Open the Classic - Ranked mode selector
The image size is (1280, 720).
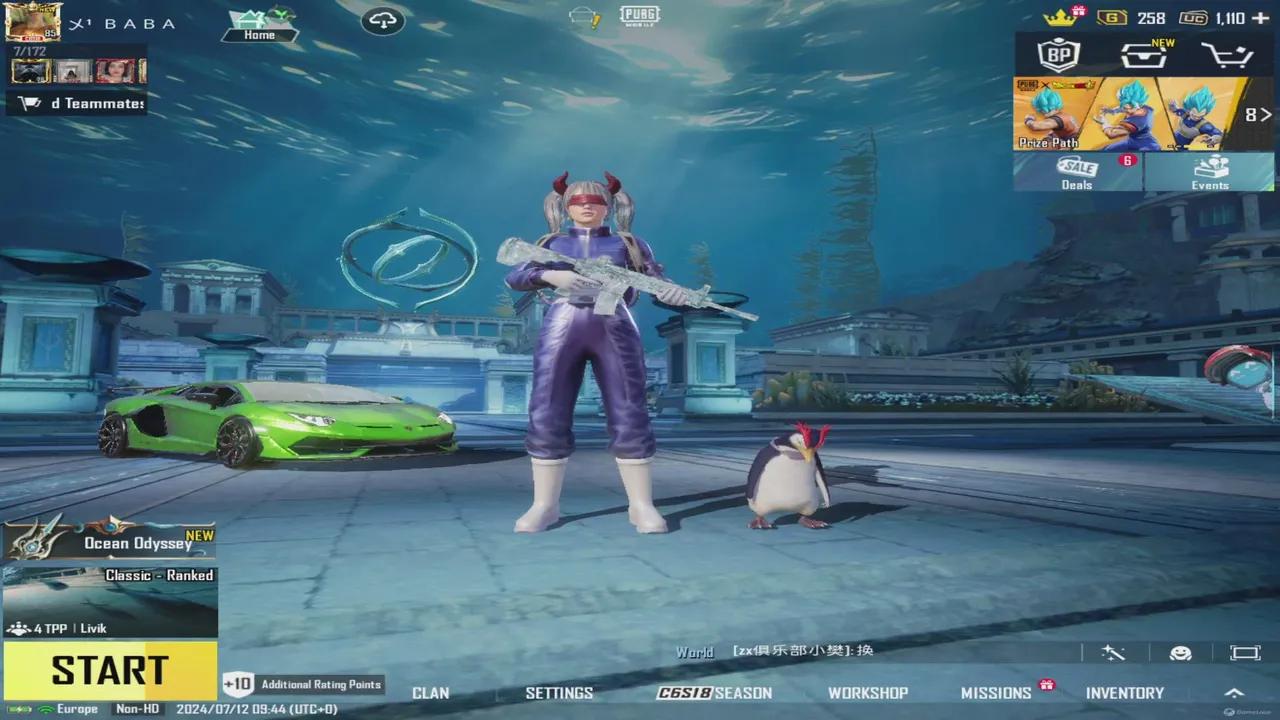[x=158, y=575]
